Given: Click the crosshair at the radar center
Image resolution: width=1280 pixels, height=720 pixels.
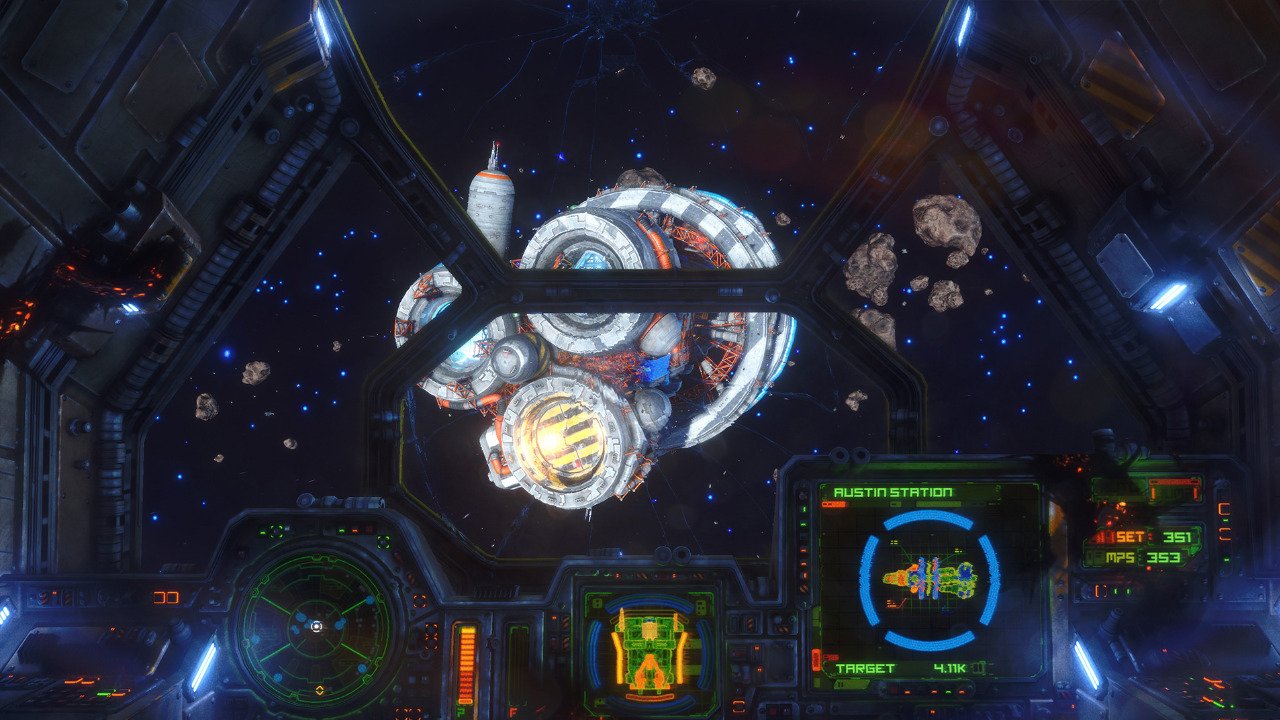Looking at the screenshot, I should [317, 626].
